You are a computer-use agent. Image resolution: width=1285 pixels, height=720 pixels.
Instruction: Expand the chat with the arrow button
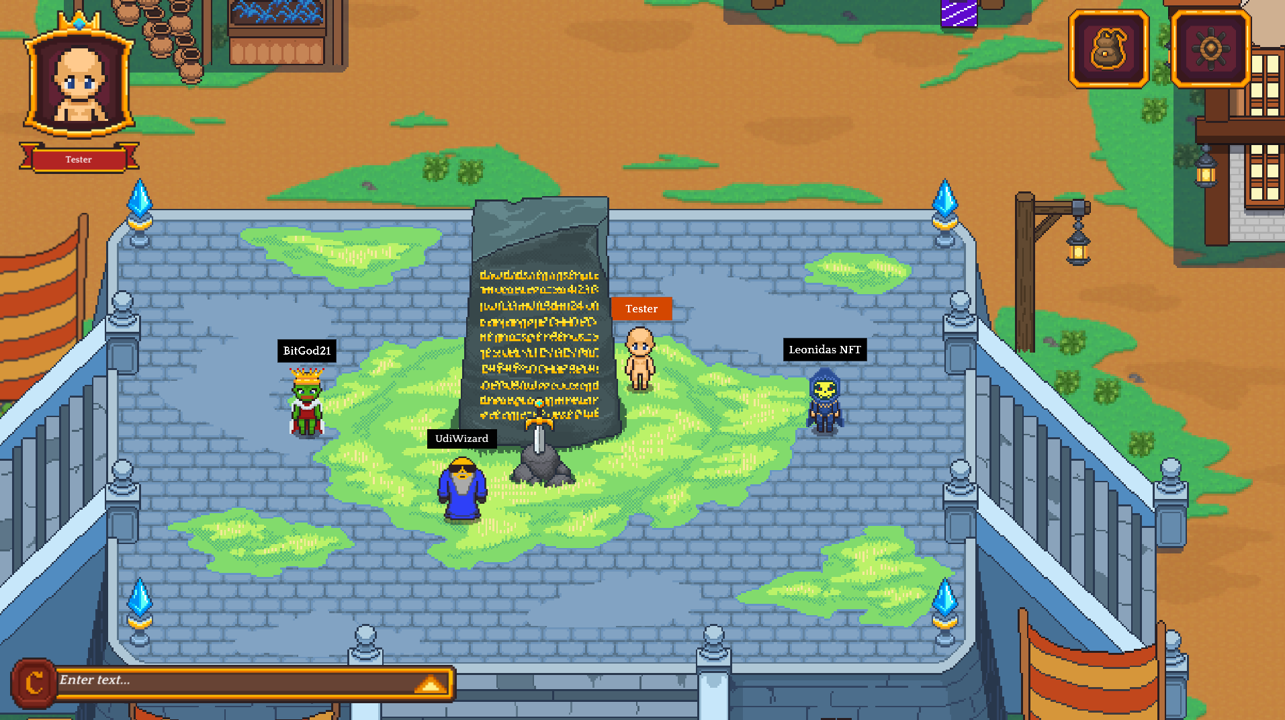pos(430,684)
